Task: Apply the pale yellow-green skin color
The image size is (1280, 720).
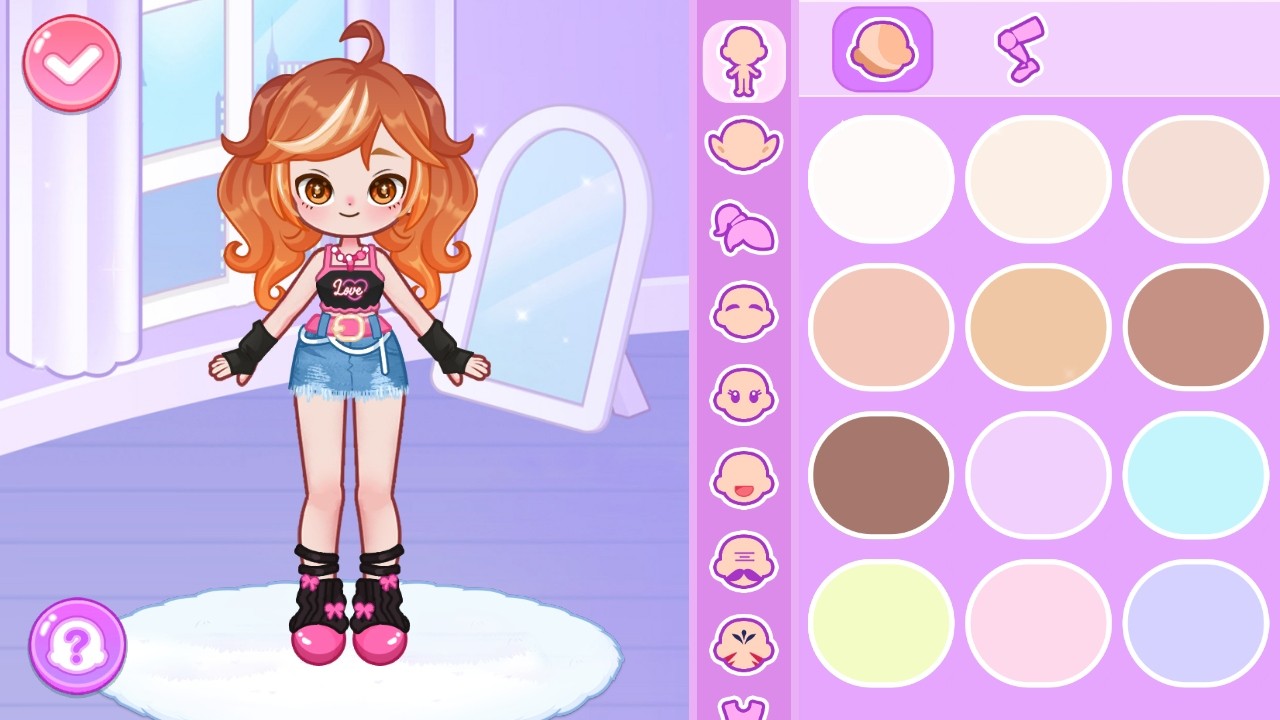Action: (x=881, y=622)
